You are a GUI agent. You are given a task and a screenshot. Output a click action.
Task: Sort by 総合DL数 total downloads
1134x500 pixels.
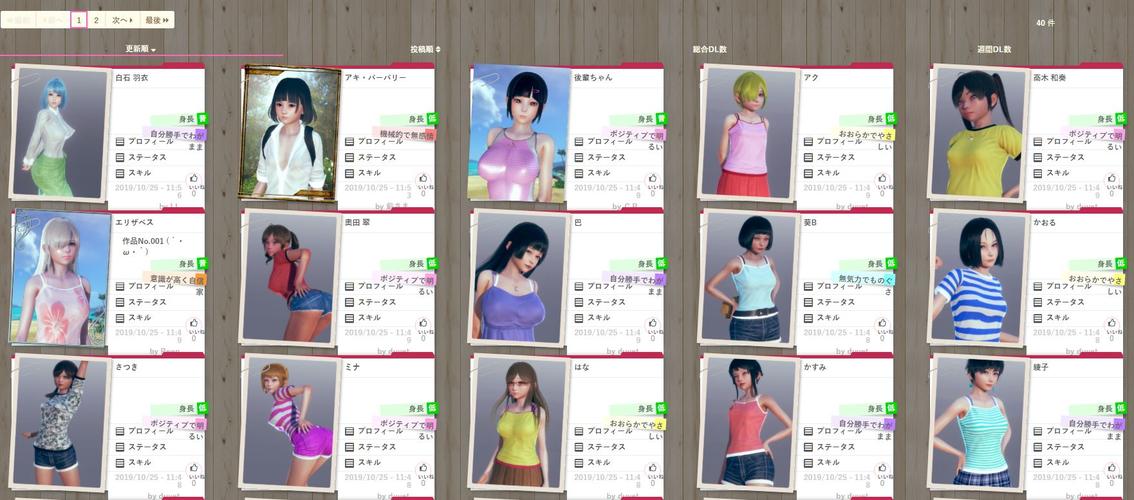pos(710,49)
